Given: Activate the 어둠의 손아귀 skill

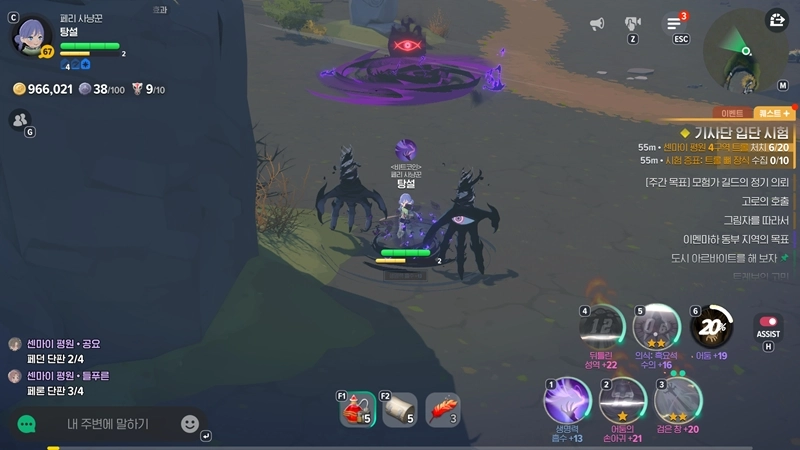Looking at the screenshot, I should pos(622,401).
